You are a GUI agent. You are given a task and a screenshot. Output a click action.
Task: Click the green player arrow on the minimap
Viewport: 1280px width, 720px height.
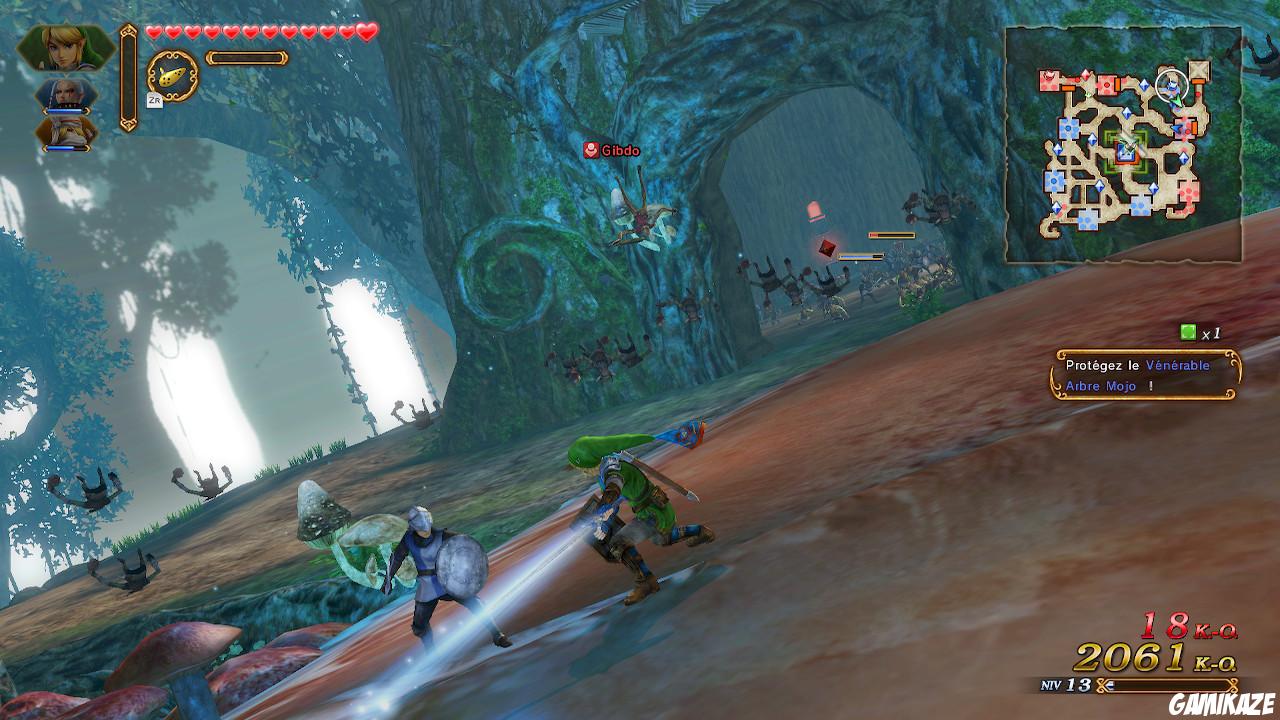pyautogui.click(x=1178, y=101)
